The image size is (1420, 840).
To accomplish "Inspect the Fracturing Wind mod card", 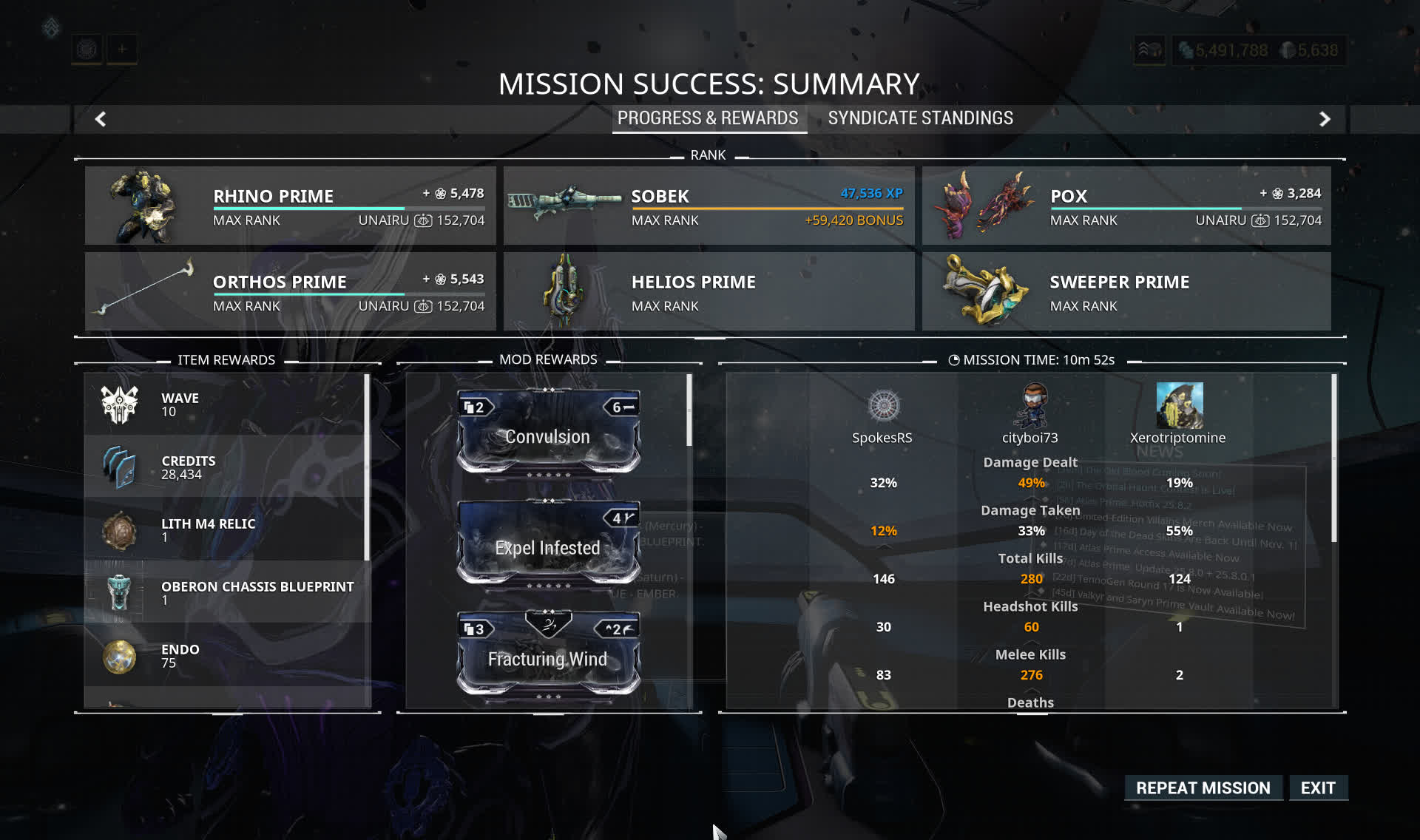I will (x=548, y=654).
